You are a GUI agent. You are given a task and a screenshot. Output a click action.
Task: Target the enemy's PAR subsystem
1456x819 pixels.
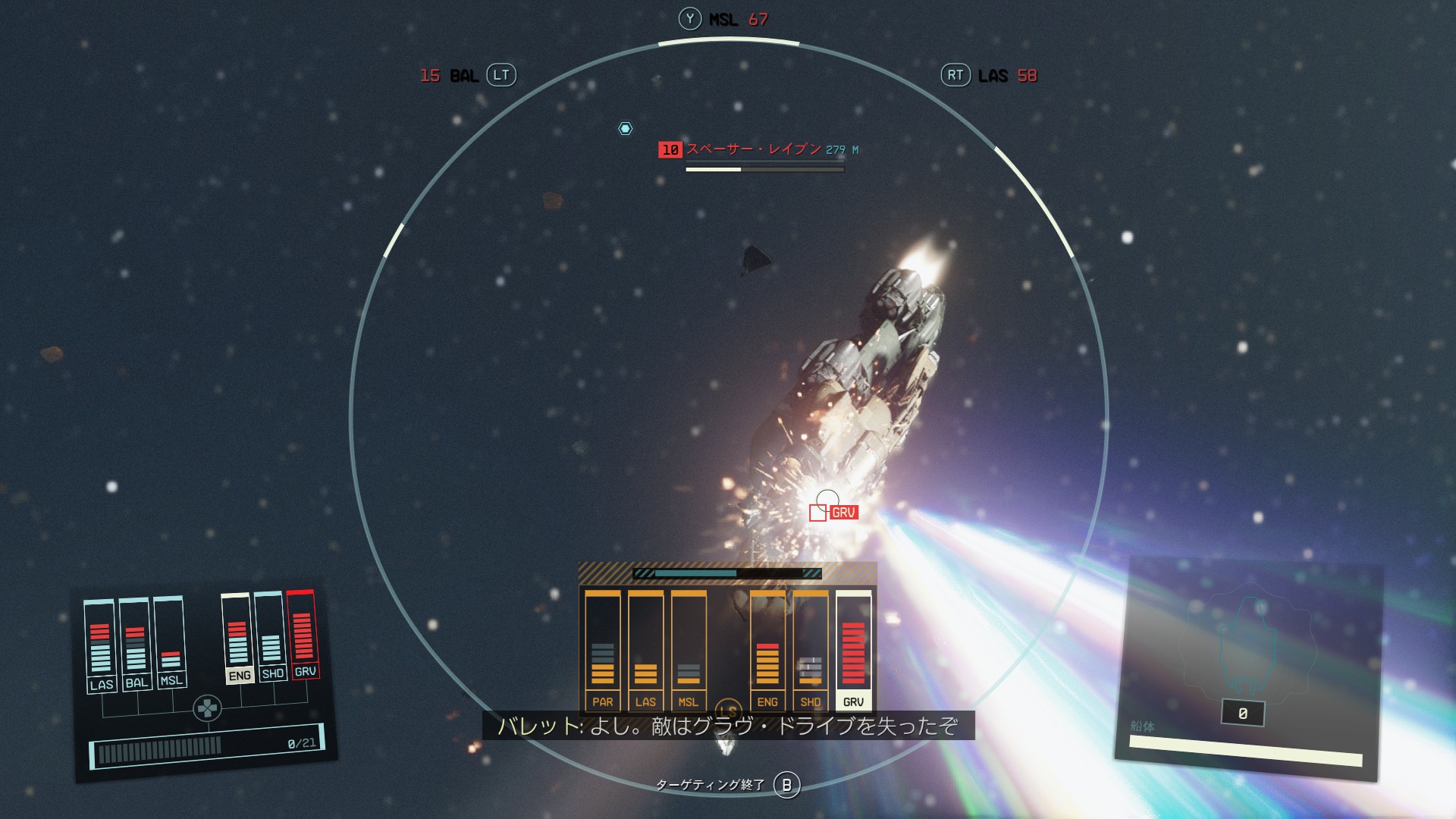pyautogui.click(x=603, y=650)
